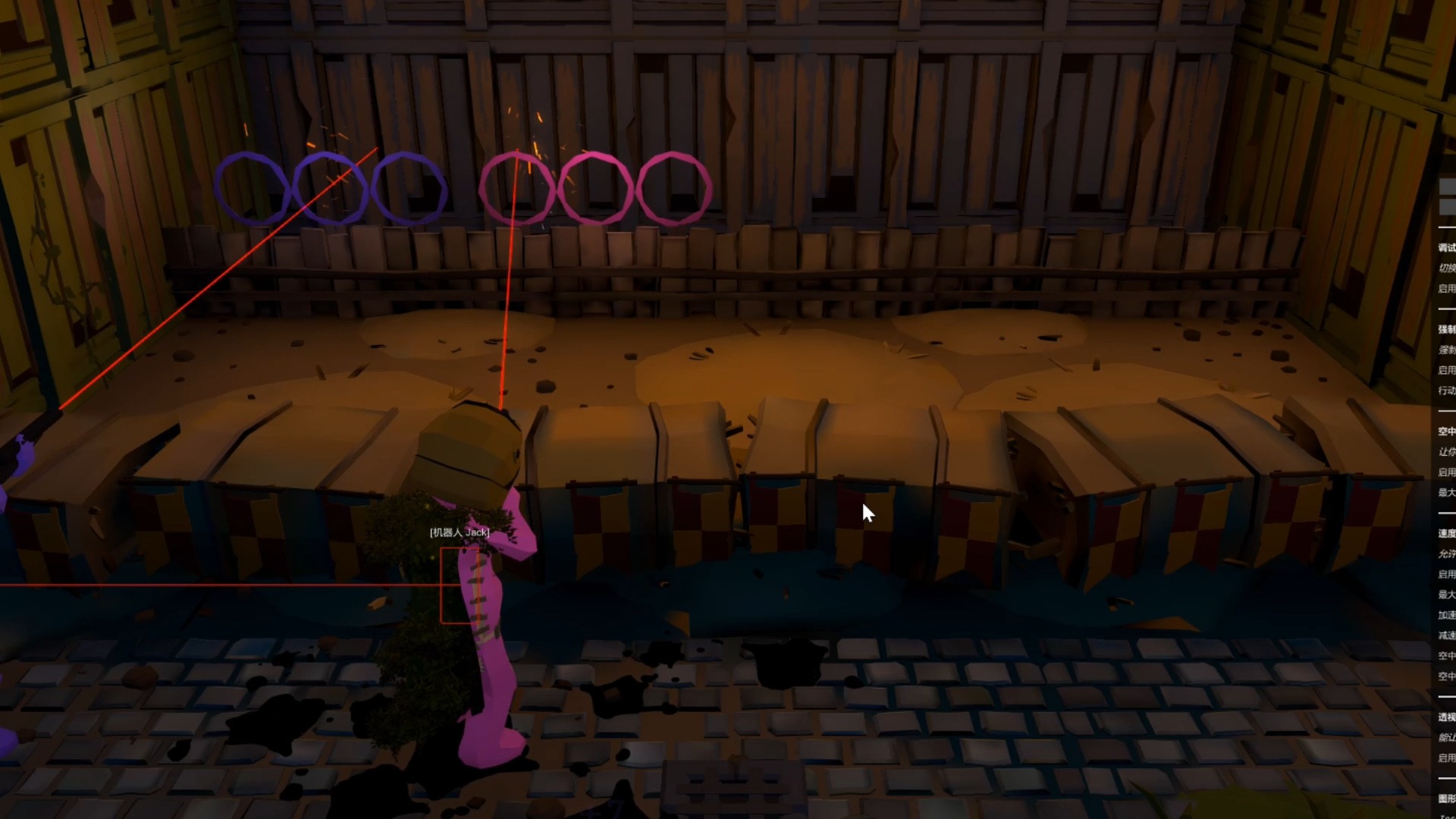Select the 减速 setting row

click(x=1447, y=635)
